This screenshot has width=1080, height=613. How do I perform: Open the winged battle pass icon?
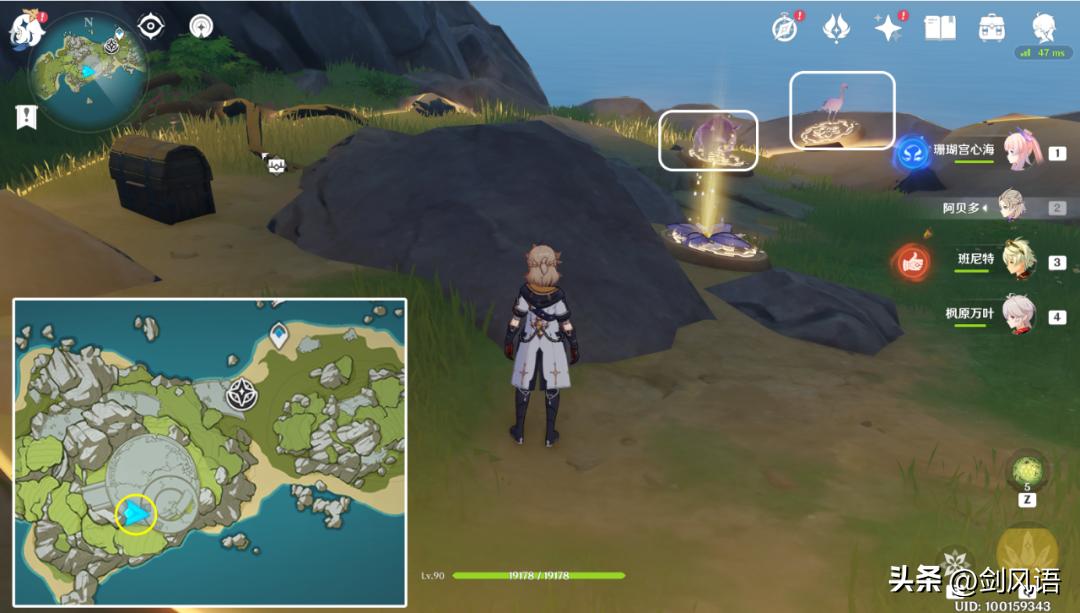[836, 28]
